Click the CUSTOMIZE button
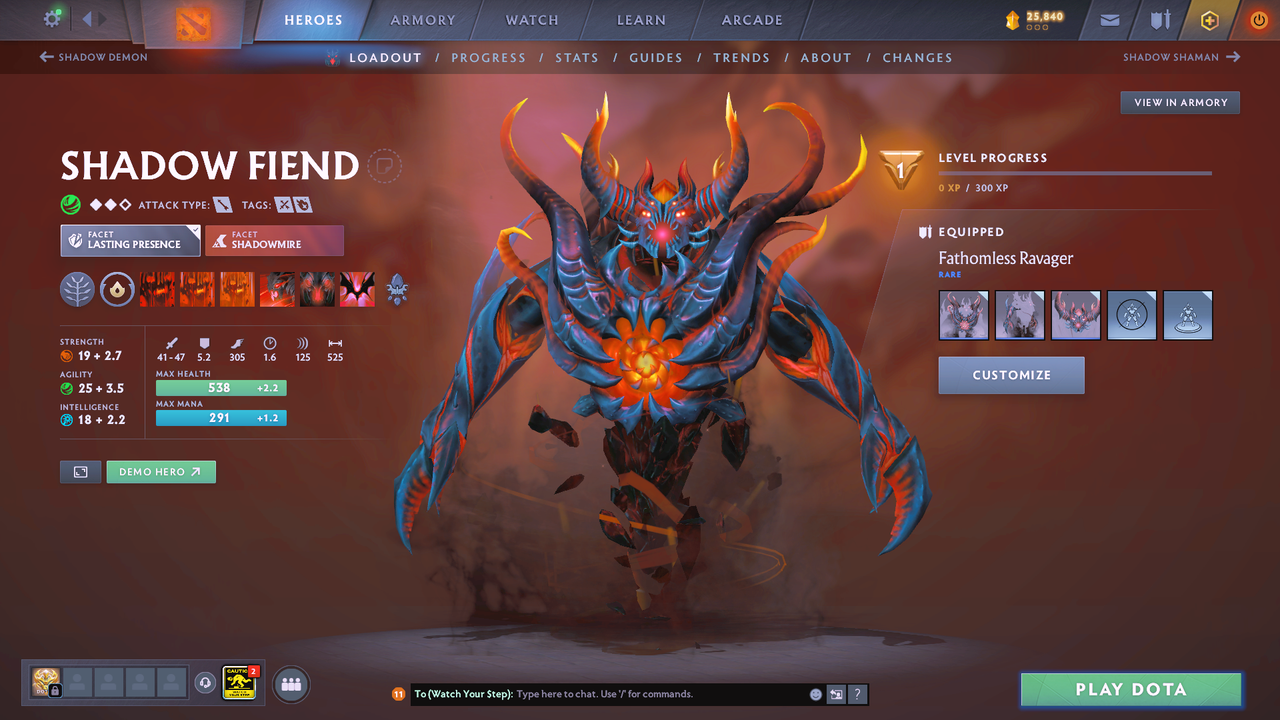Image resolution: width=1280 pixels, height=720 pixels. coord(1011,375)
